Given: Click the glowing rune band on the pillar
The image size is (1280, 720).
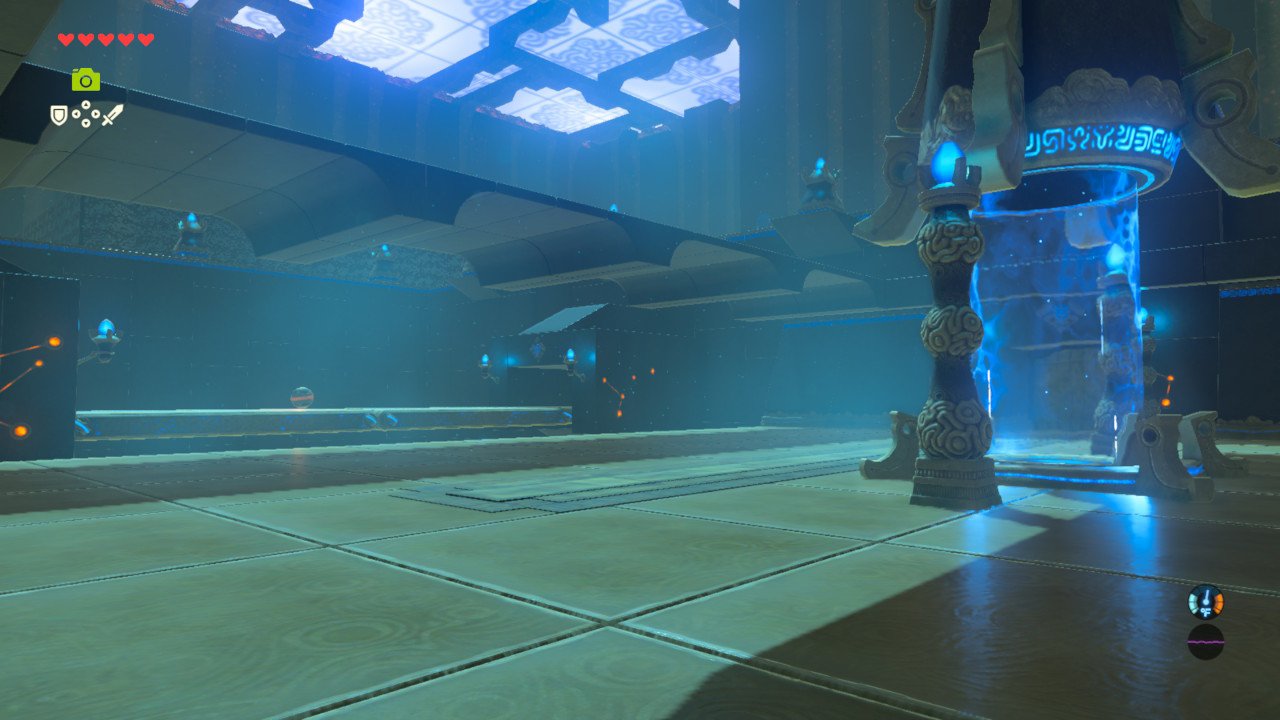Looking at the screenshot, I should pos(1100,140).
